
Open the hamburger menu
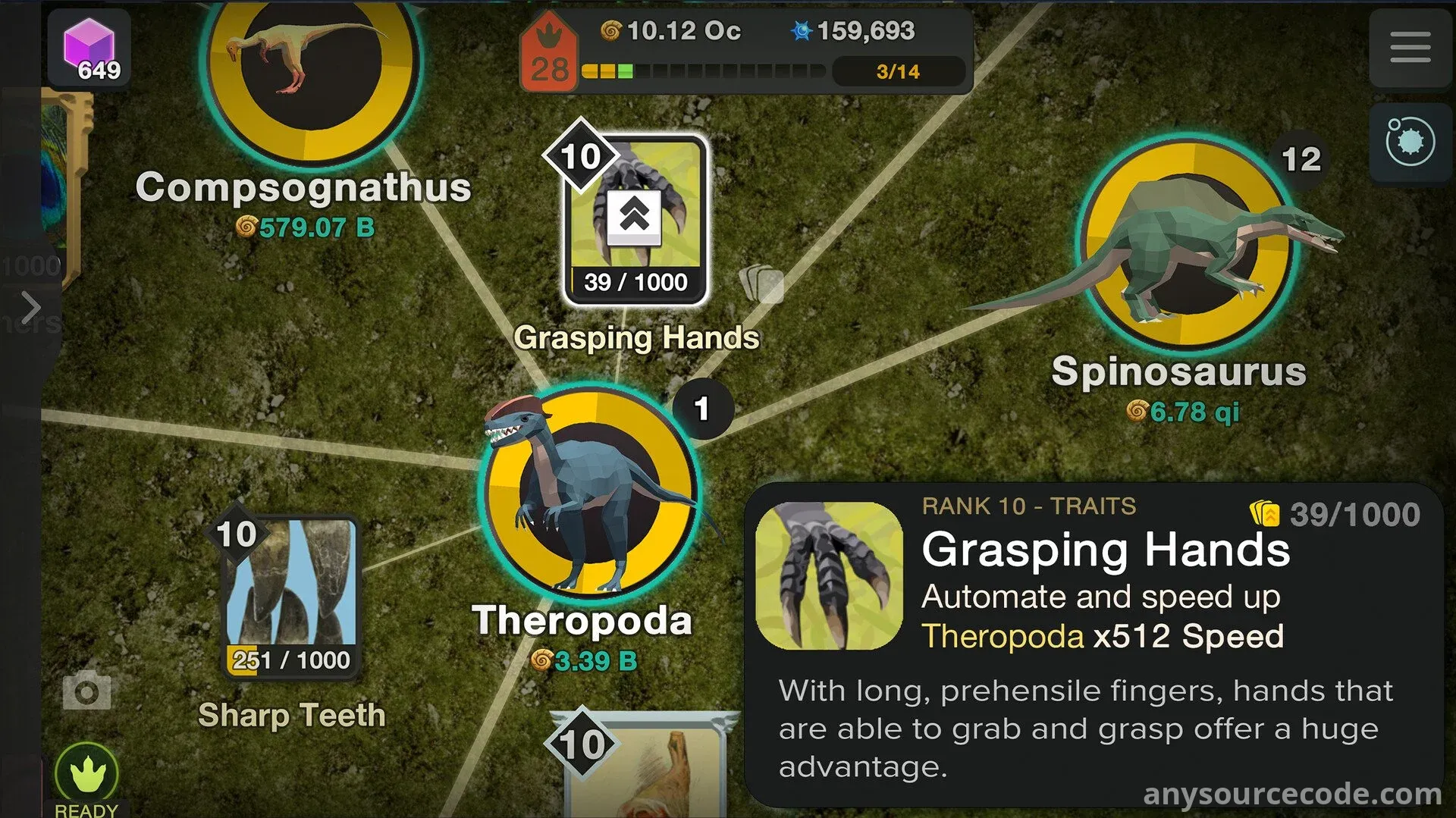(x=1410, y=47)
